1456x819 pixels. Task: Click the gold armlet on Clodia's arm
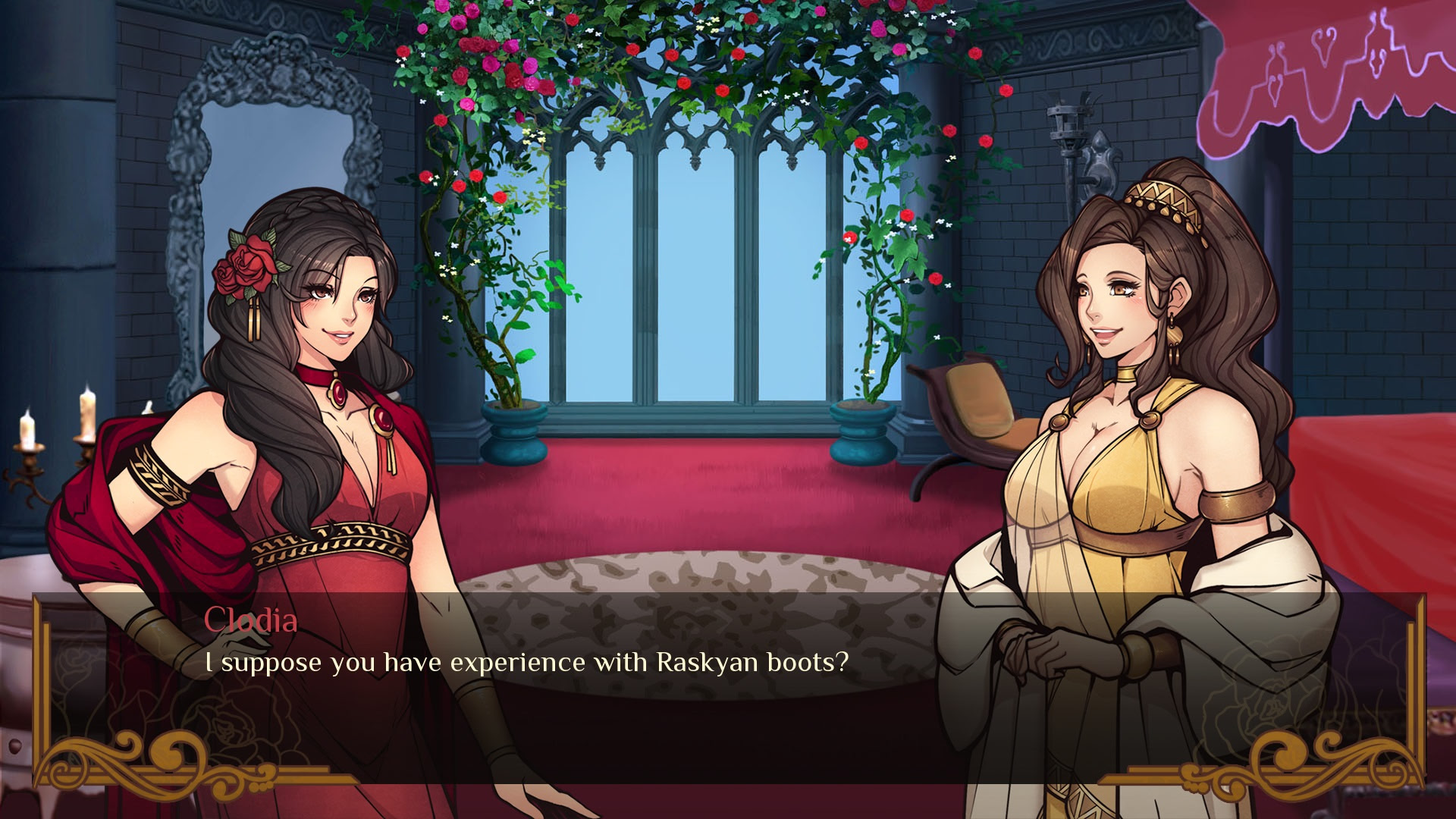point(158,476)
